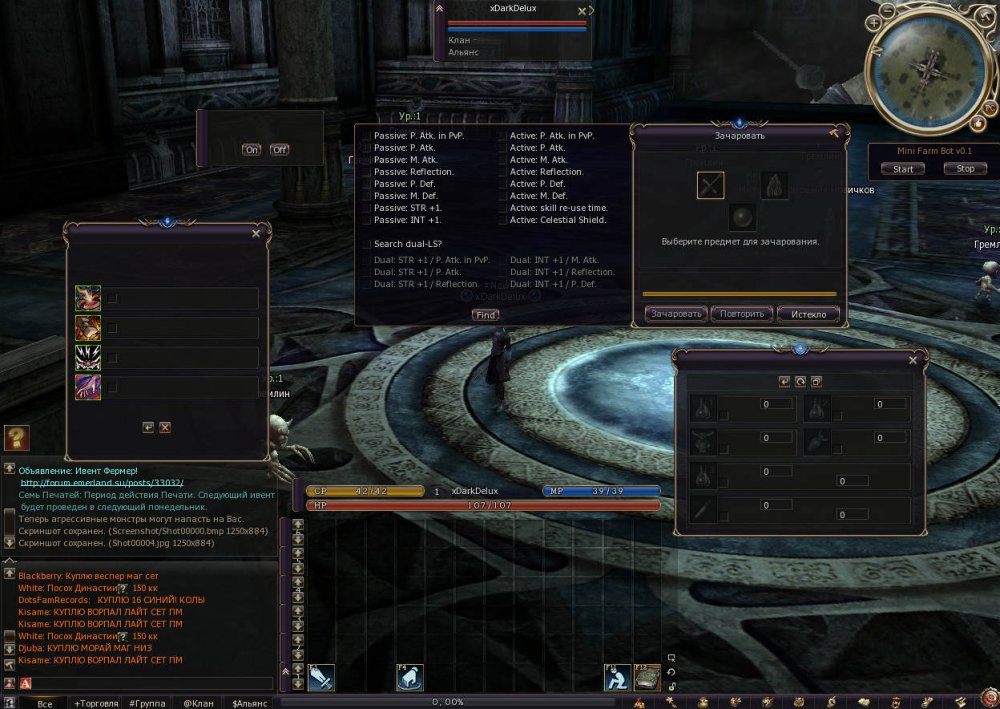
Task: Click the Истекло button
Action: coord(808,314)
